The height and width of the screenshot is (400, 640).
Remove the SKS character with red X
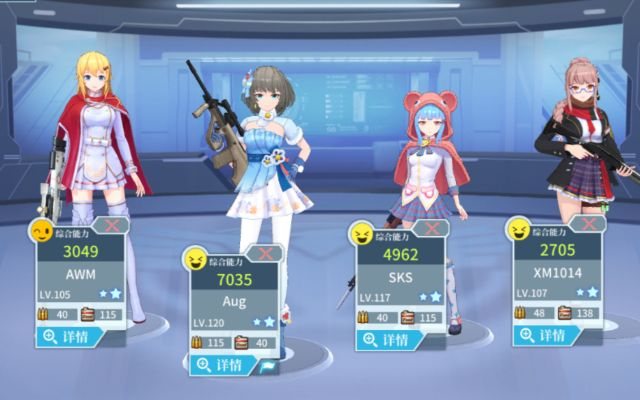tap(431, 228)
